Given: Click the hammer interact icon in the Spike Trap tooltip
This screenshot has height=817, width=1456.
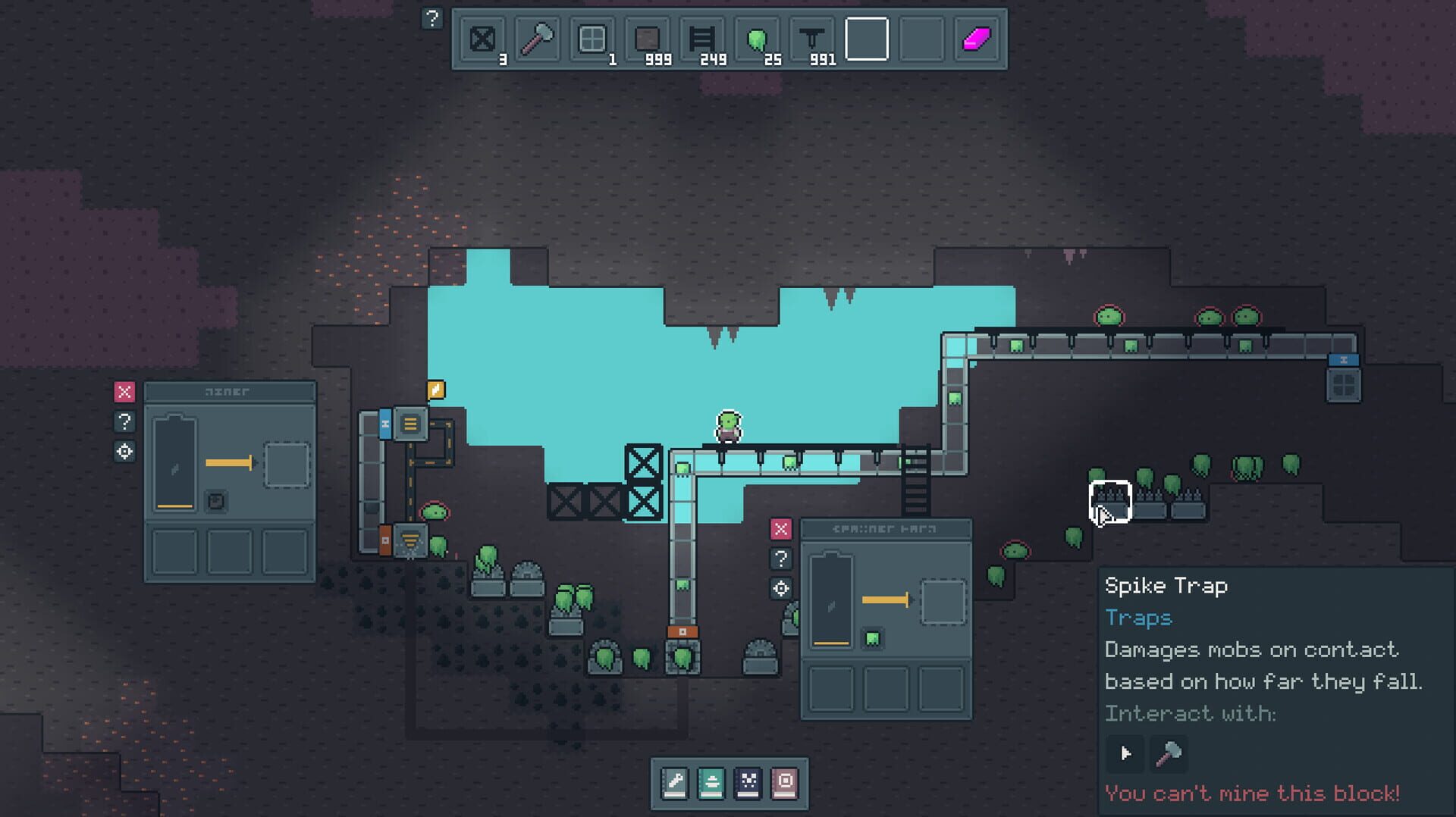Looking at the screenshot, I should point(1168,754).
